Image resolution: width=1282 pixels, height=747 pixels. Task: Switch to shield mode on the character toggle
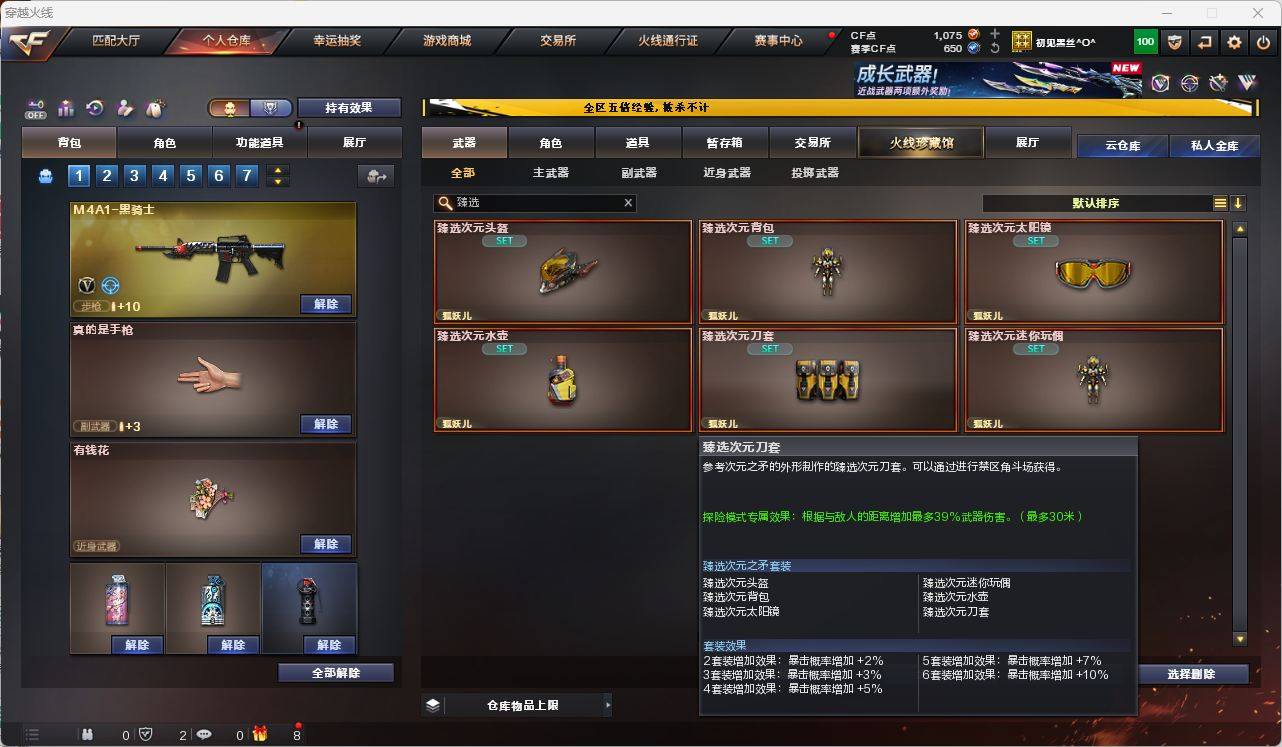click(268, 108)
